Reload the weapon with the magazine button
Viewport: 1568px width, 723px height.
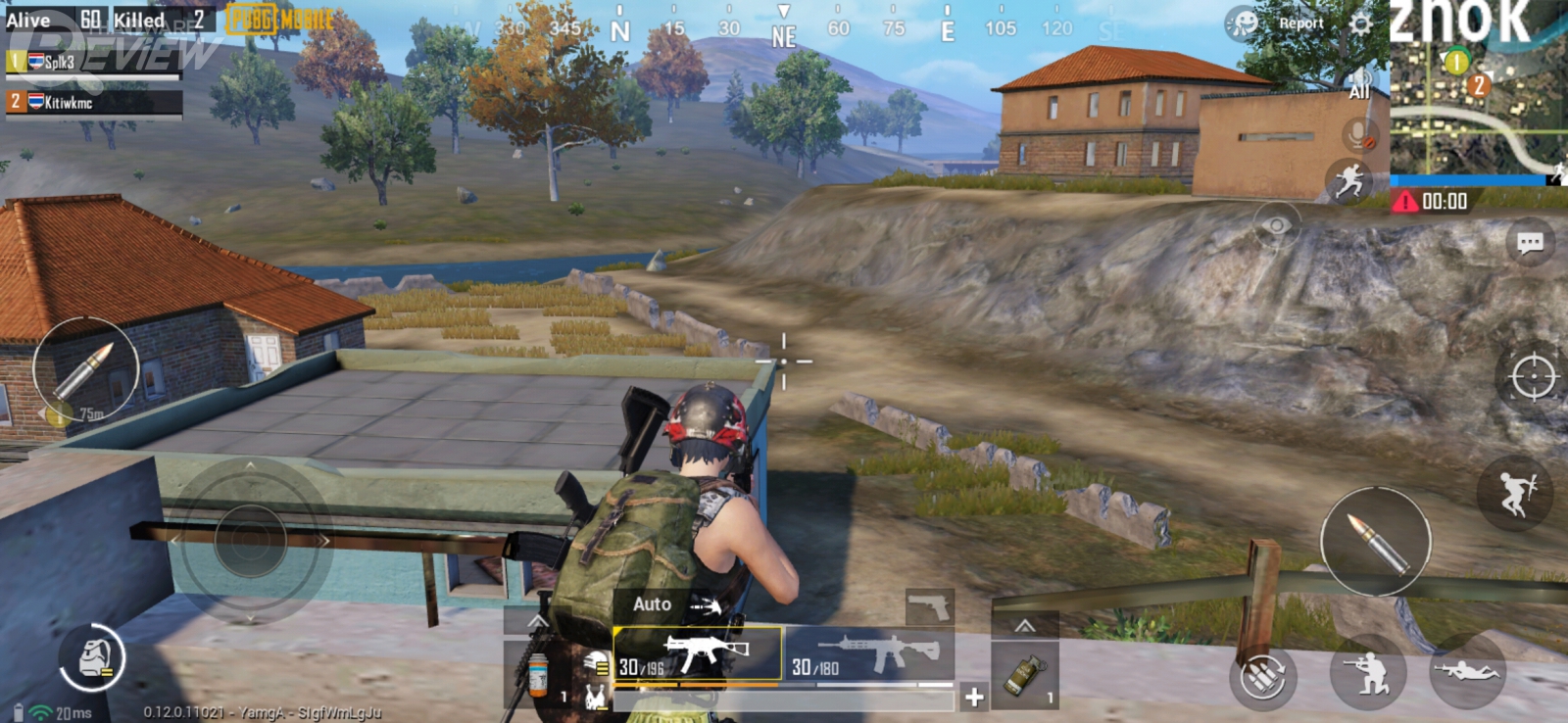1262,676
